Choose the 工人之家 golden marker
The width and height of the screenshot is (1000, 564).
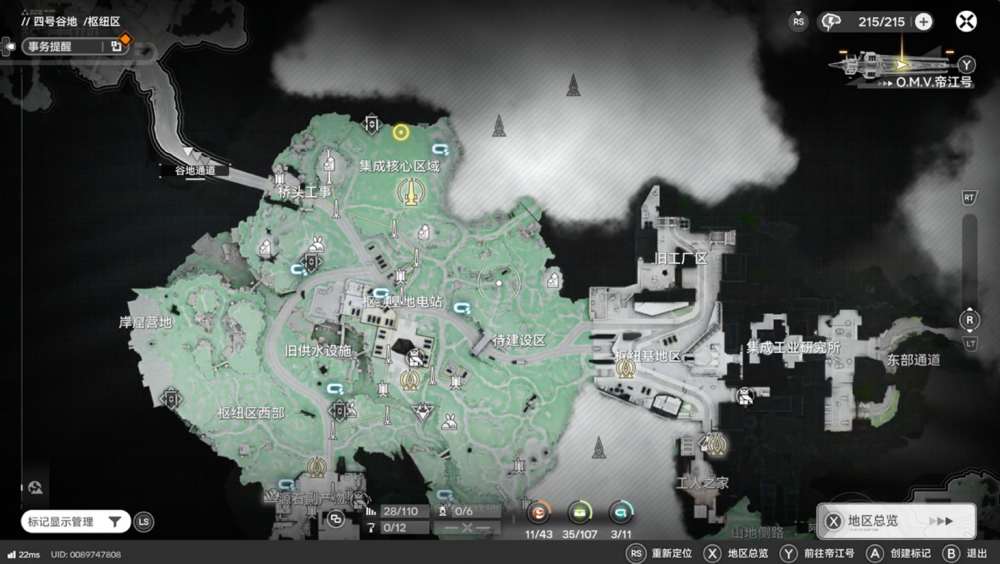tap(716, 446)
